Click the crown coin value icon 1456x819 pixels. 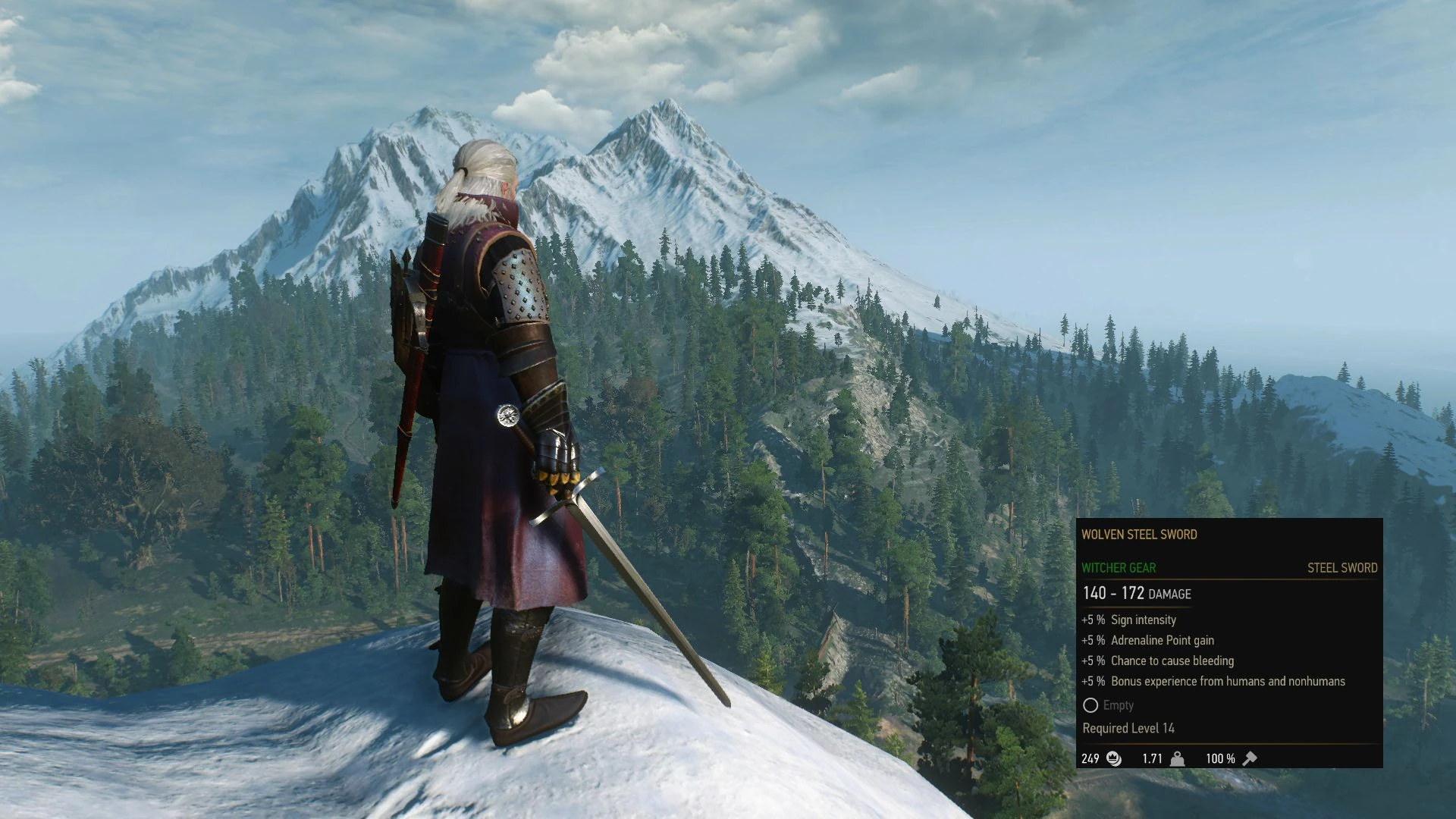[x=1112, y=758]
